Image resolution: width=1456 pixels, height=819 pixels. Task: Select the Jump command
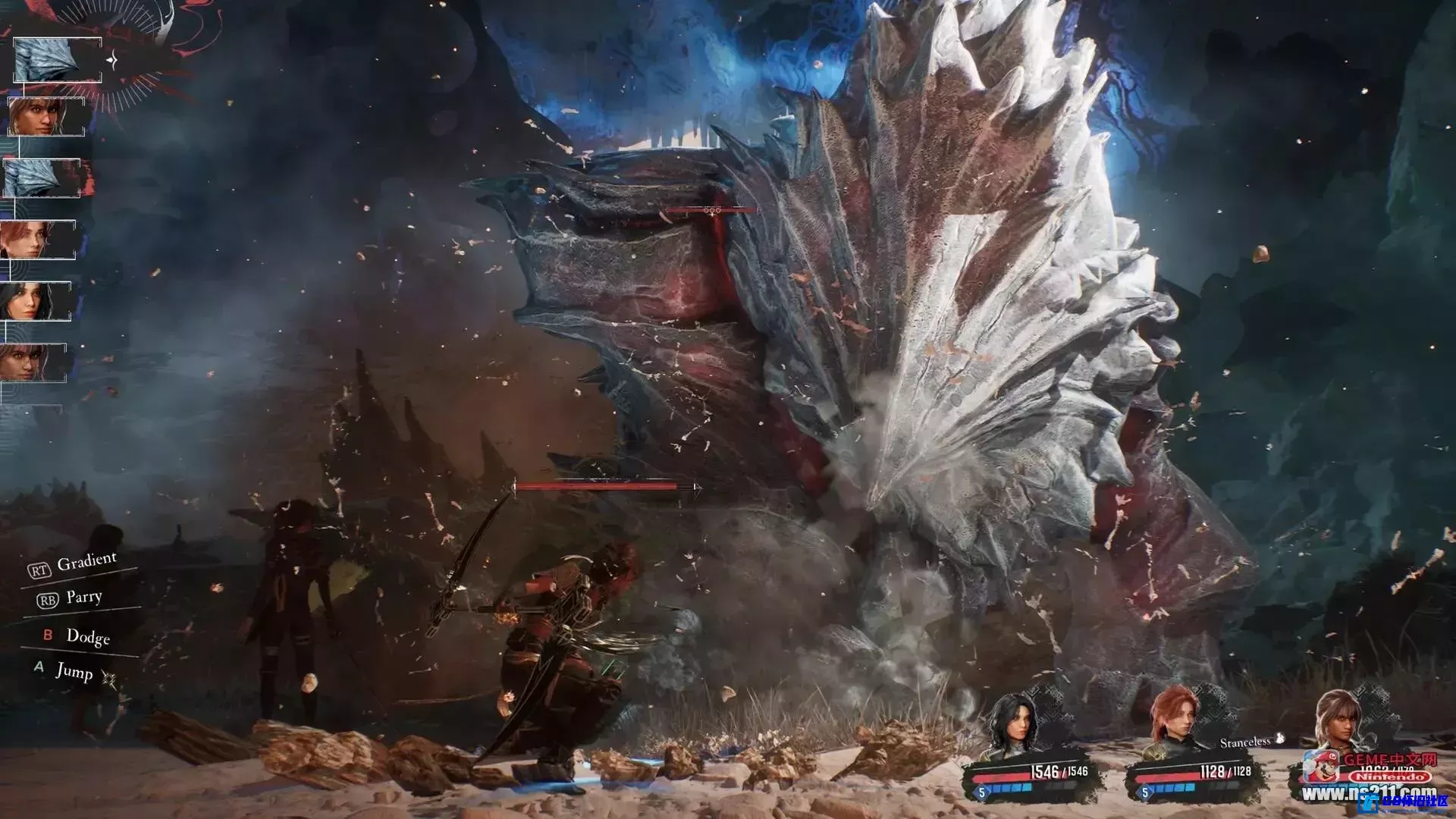tap(74, 671)
